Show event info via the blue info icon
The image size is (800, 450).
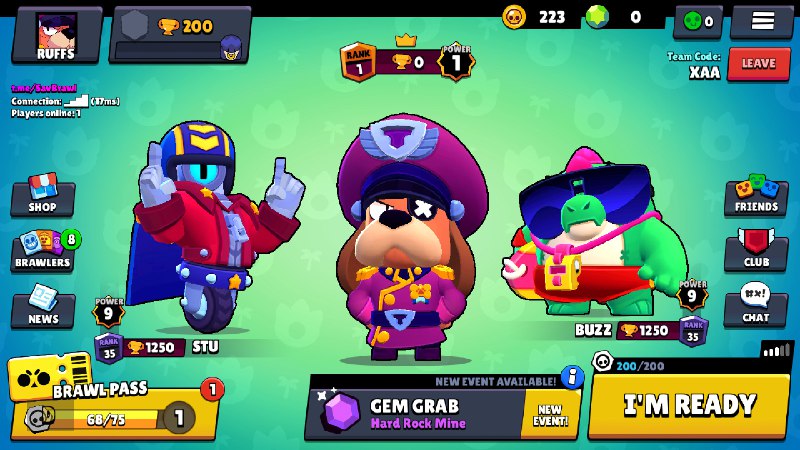(x=572, y=377)
